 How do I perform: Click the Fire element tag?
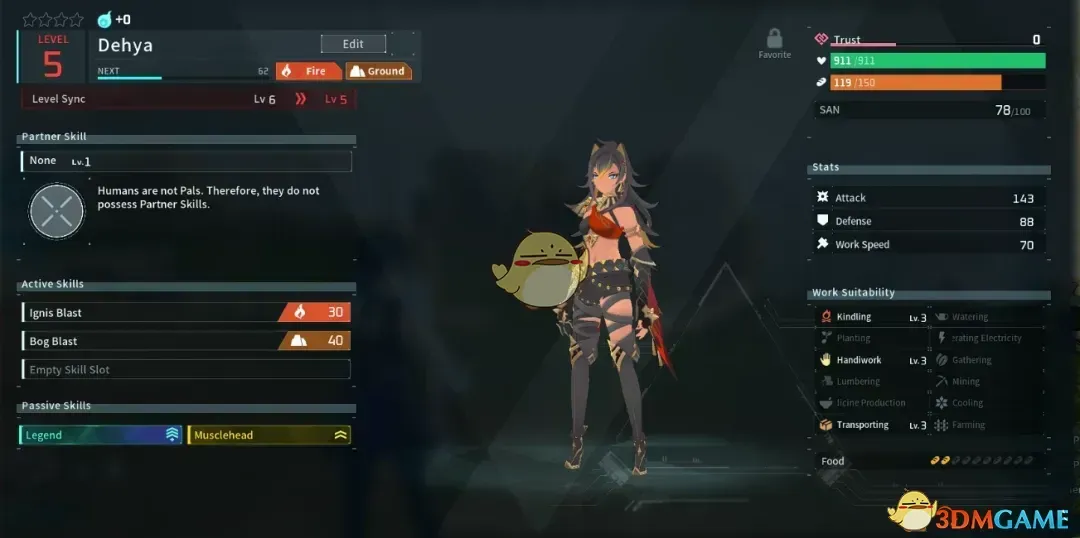[x=308, y=71]
